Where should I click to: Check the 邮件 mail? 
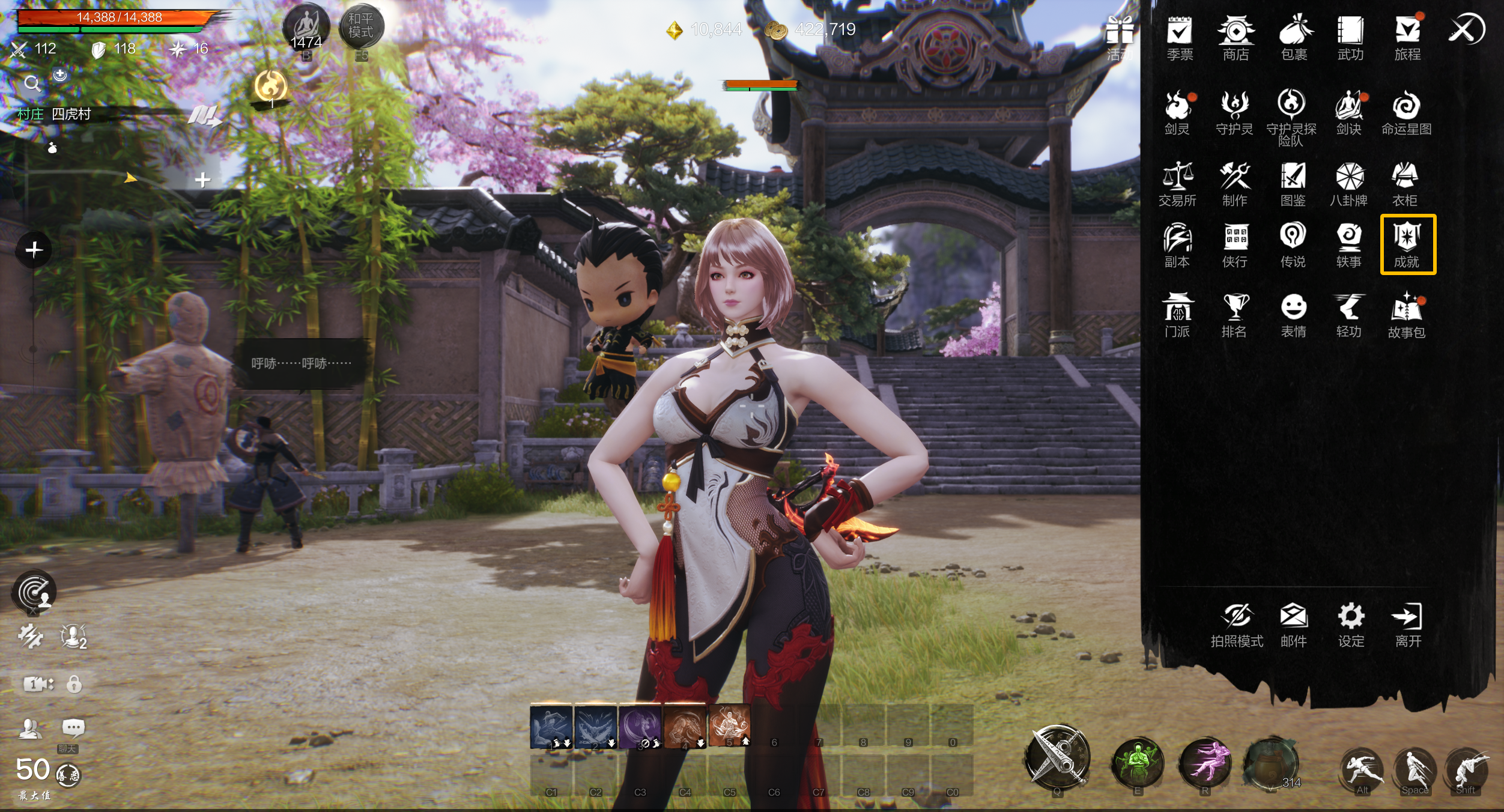click(1293, 625)
